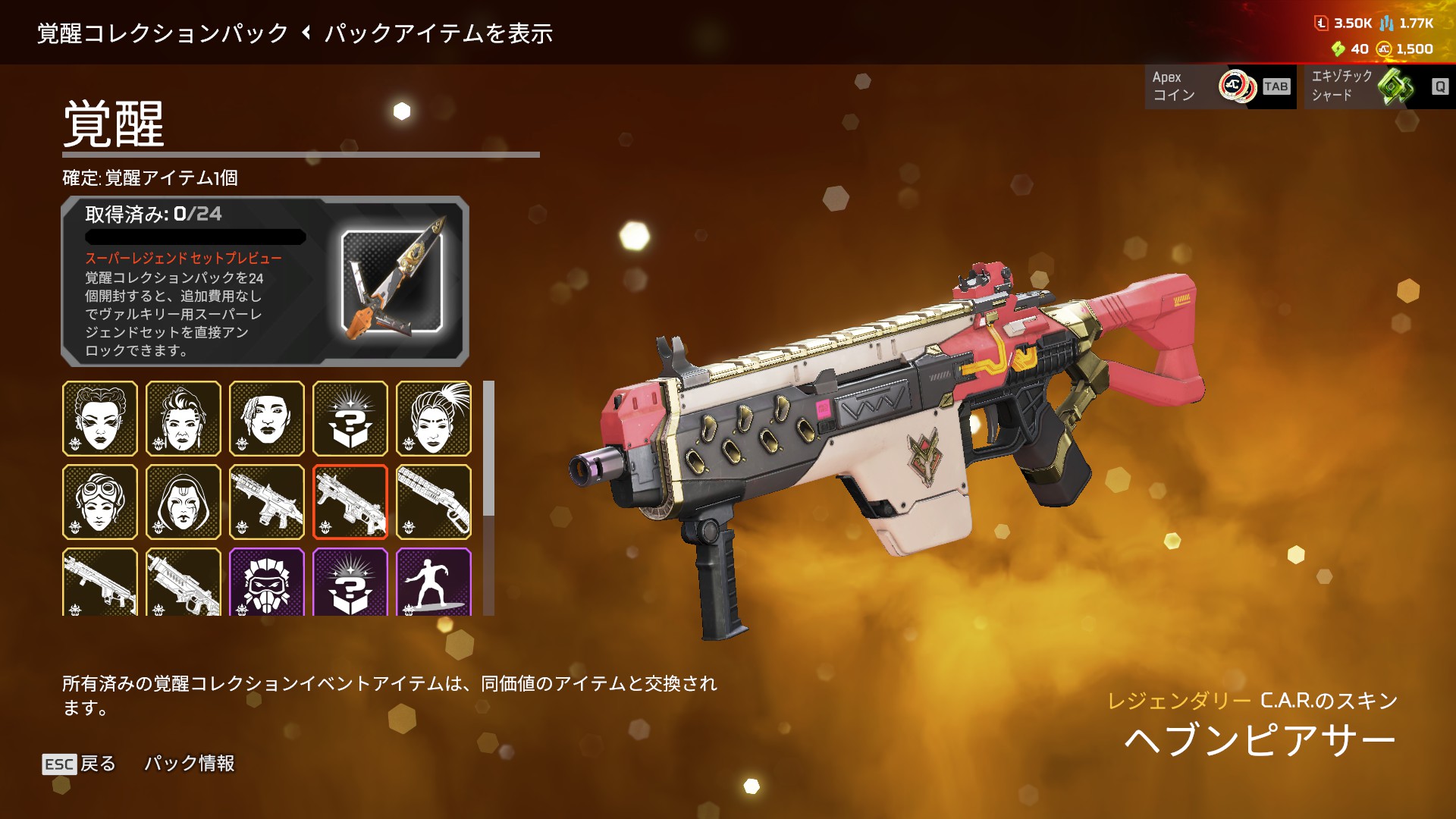Preview the Valkyrie heirloom spear thumbnail
This screenshot has height=819, width=1456.
392,281
